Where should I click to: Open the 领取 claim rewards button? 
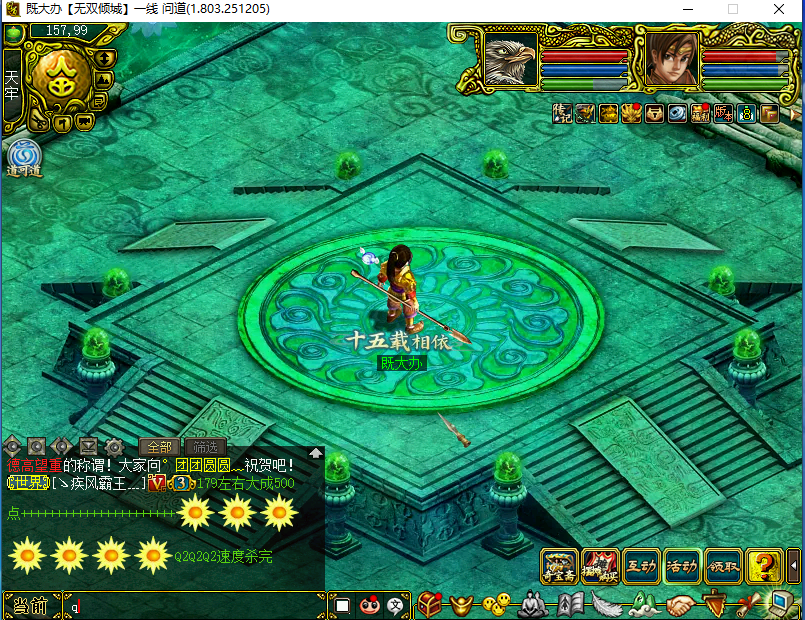tap(723, 566)
